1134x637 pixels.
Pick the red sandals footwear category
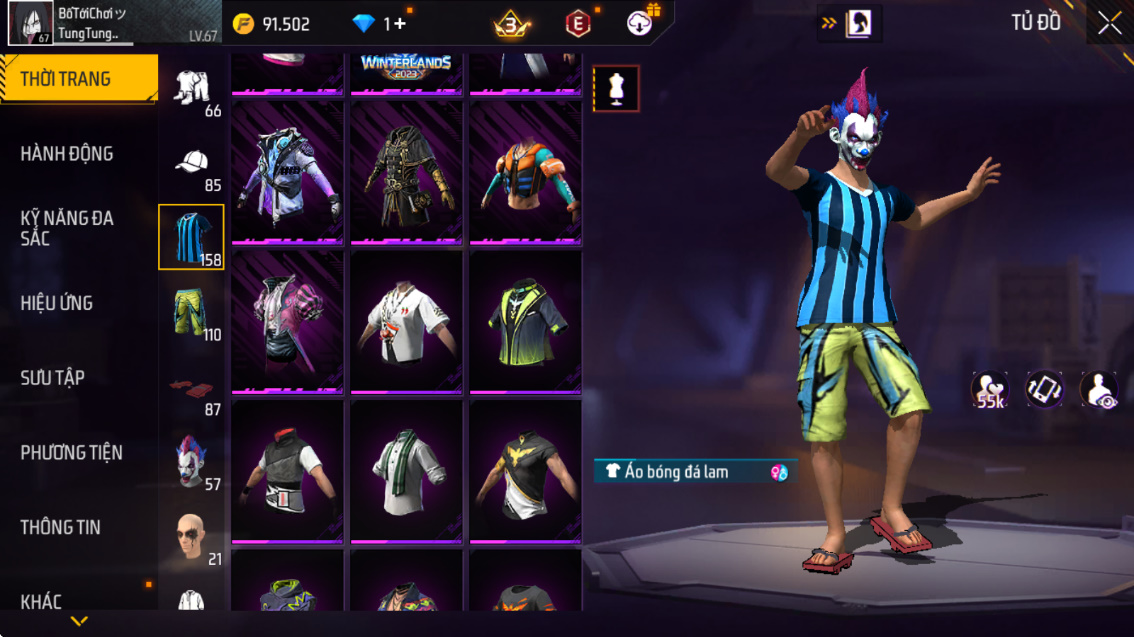pyautogui.click(x=191, y=389)
